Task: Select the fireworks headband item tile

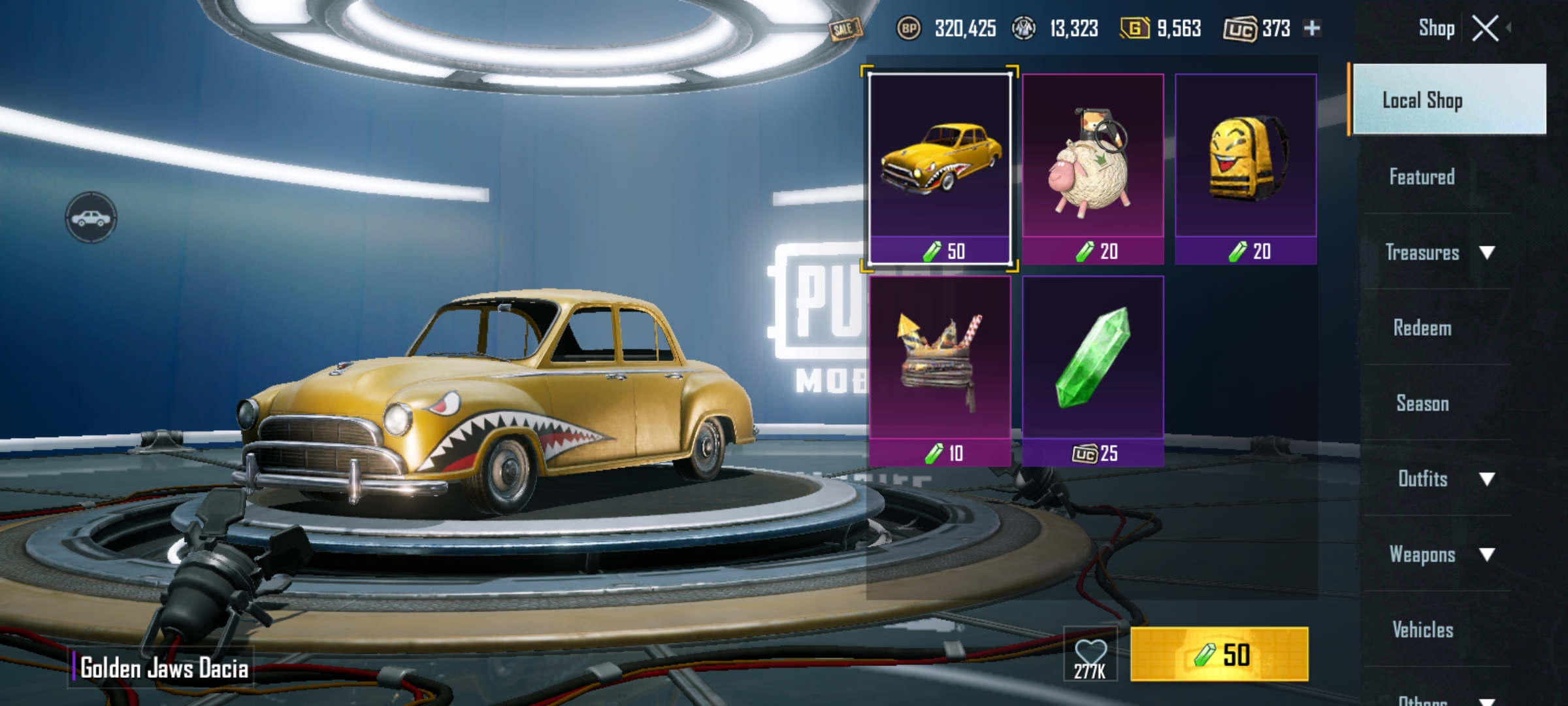Action: (x=940, y=371)
